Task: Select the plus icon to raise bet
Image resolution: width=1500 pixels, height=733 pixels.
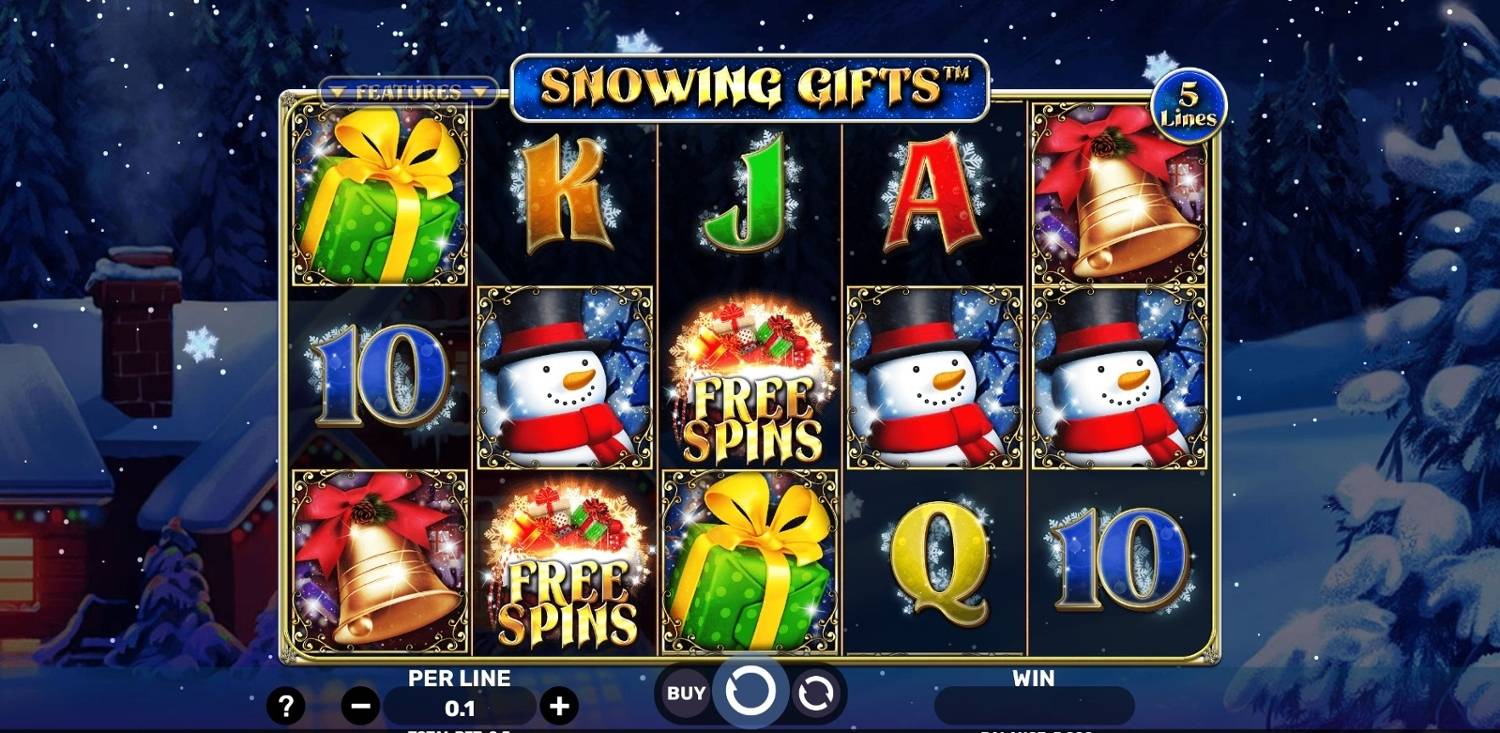Action: click(558, 705)
